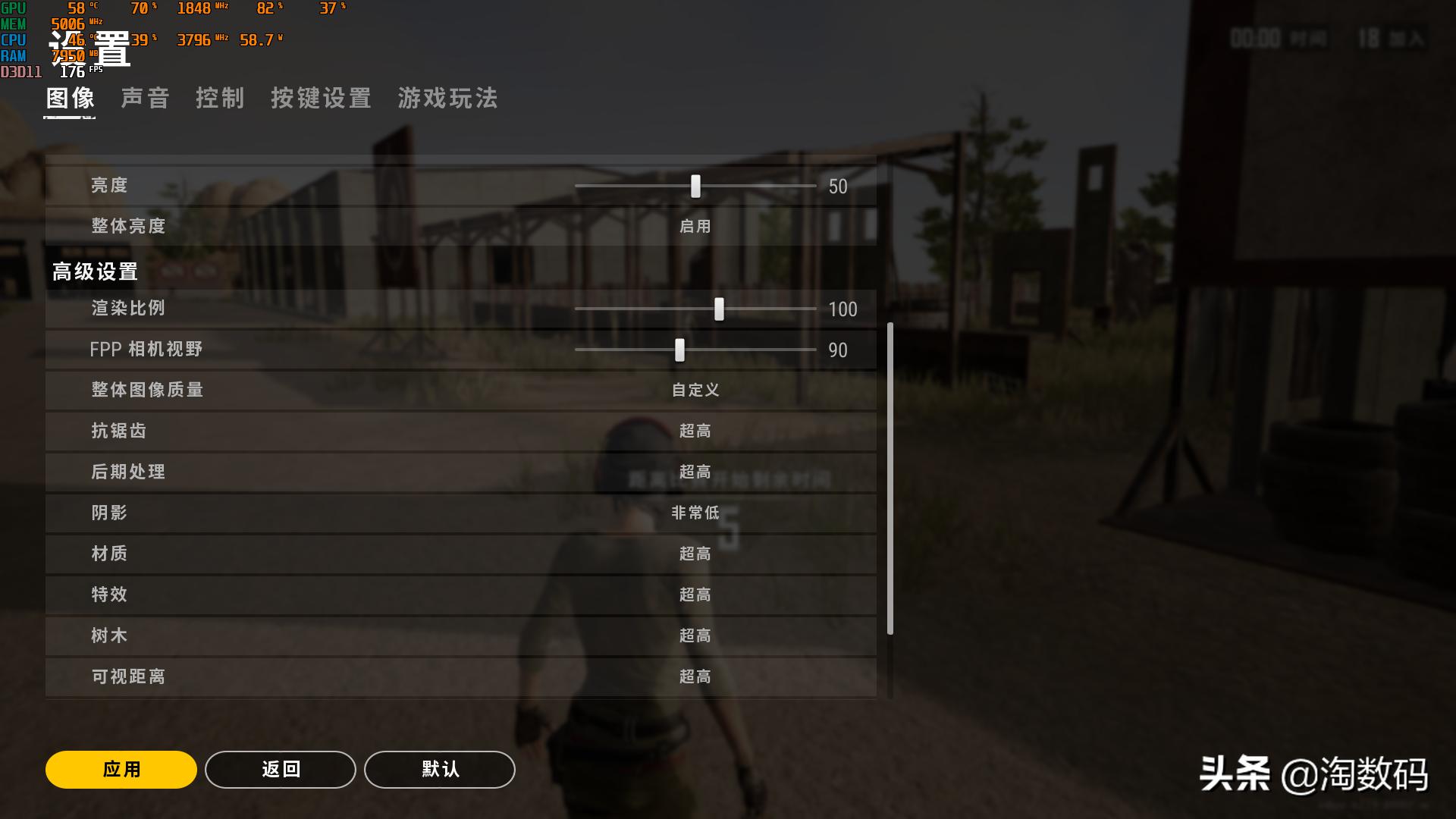Reset settings with the 默认 button
This screenshot has height=819, width=1456.
coord(438,769)
